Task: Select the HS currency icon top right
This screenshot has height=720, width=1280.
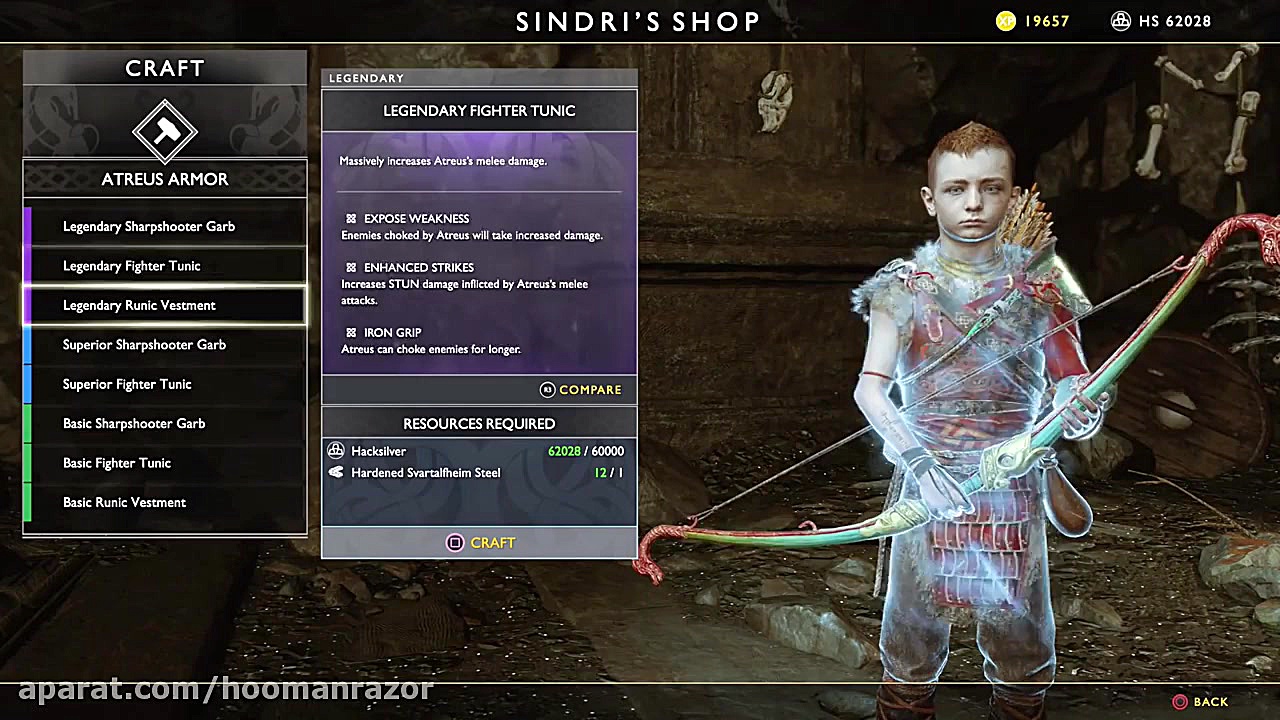Action: click(1121, 20)
